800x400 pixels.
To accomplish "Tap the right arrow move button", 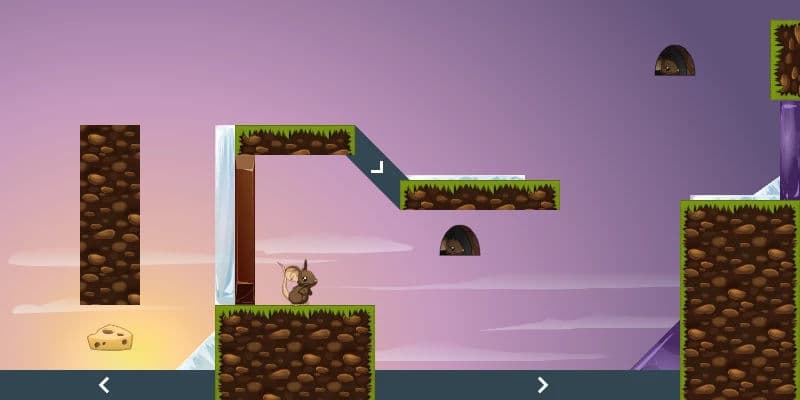I will pos(542,385).
